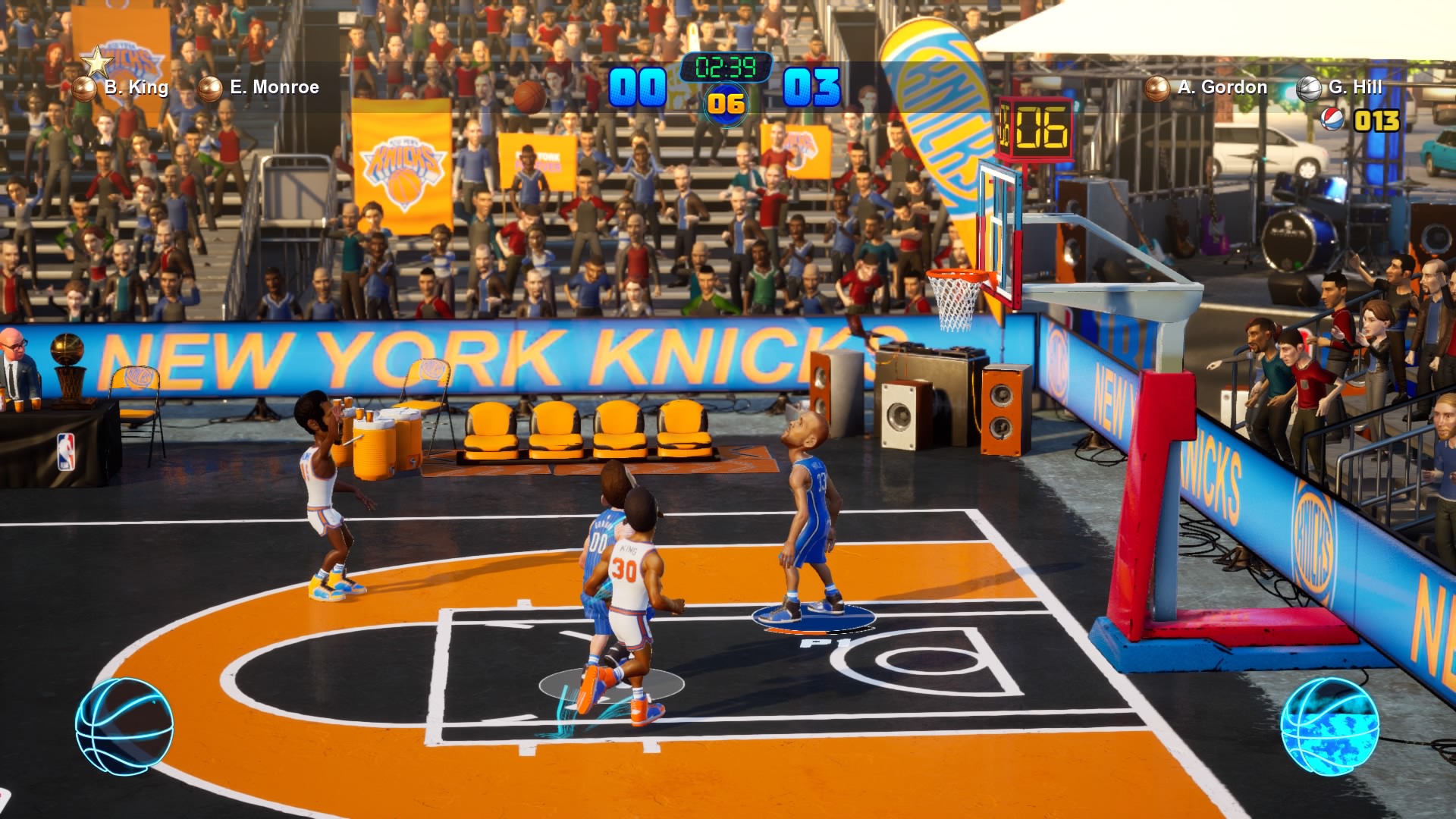
Task: Select the E. Monroe player tag
Action: click(260, 88)
